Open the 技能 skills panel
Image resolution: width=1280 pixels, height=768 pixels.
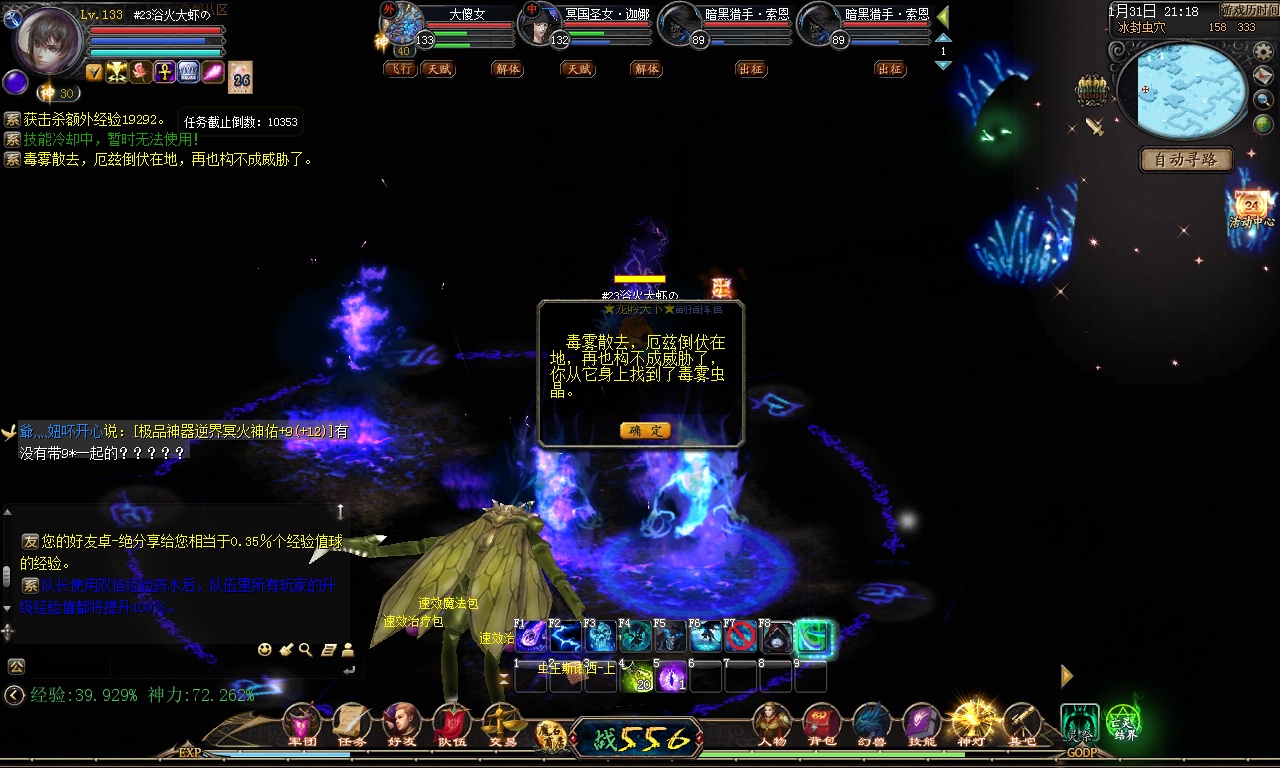coord(921,723)
